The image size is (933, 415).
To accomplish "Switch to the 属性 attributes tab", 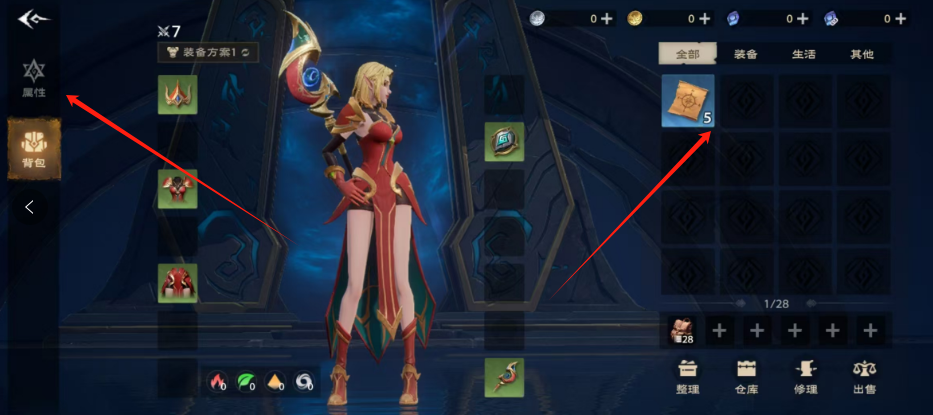I will pyautogui.click(x=34, y=77).
